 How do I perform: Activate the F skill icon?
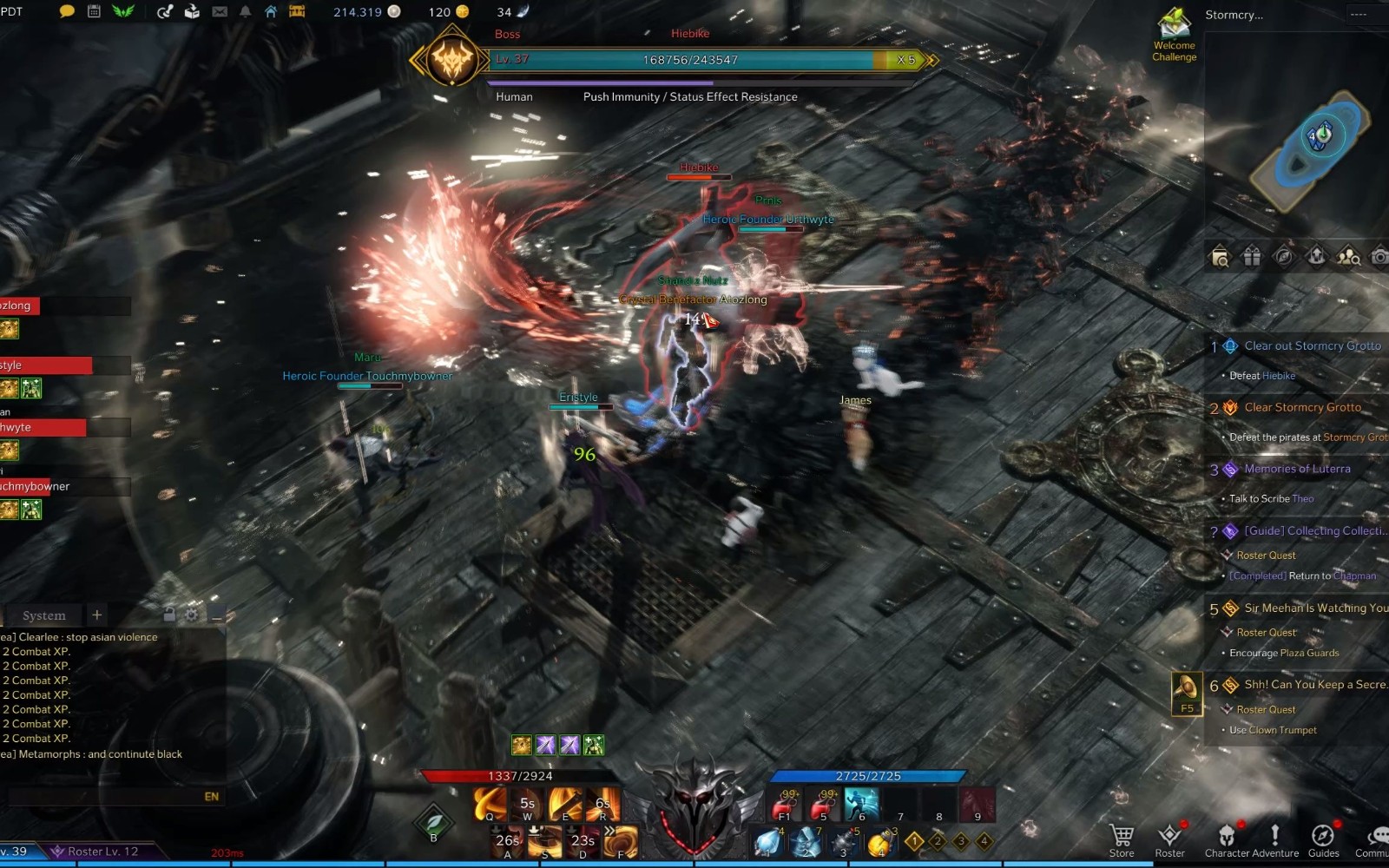(621, 841)
